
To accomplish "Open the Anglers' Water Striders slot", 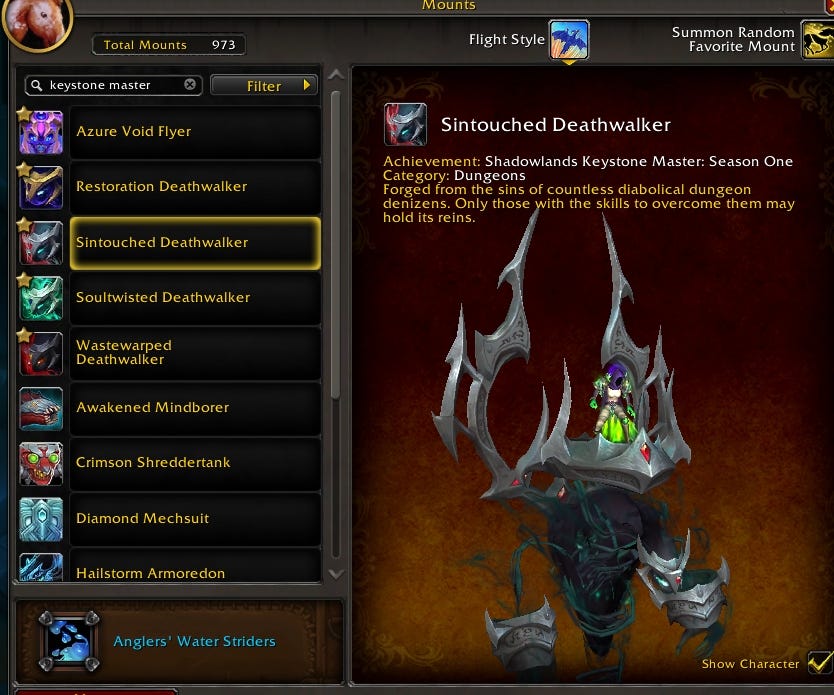I will click(x=69, y=641).
